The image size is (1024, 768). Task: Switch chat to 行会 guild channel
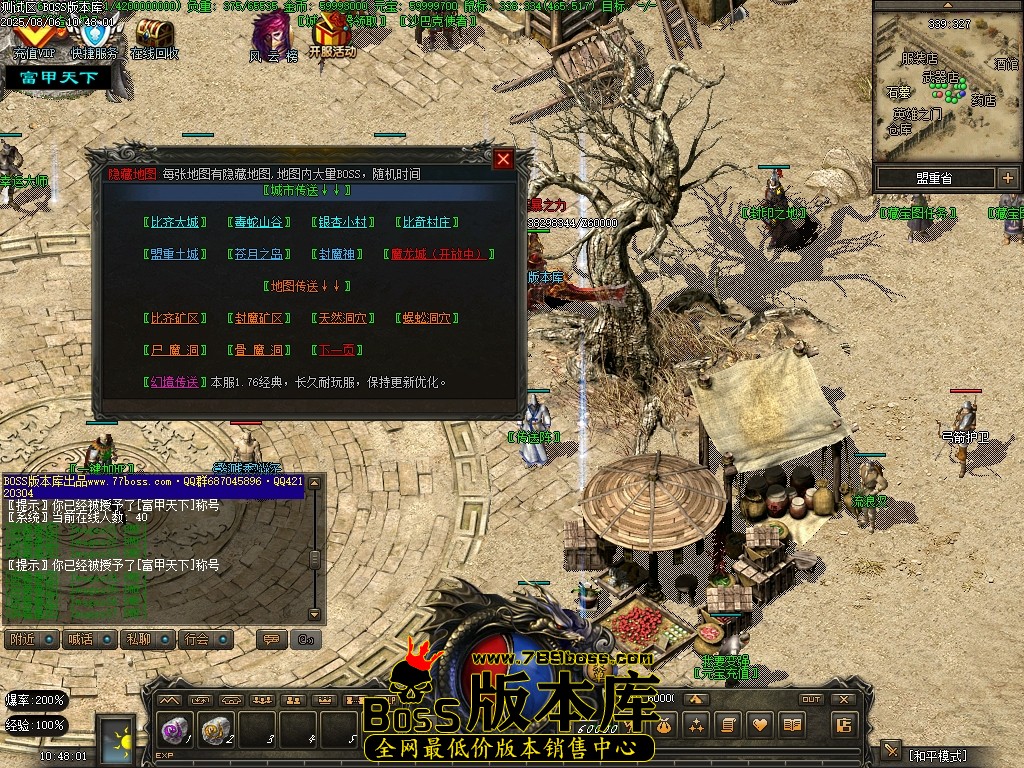coord(205,639)
